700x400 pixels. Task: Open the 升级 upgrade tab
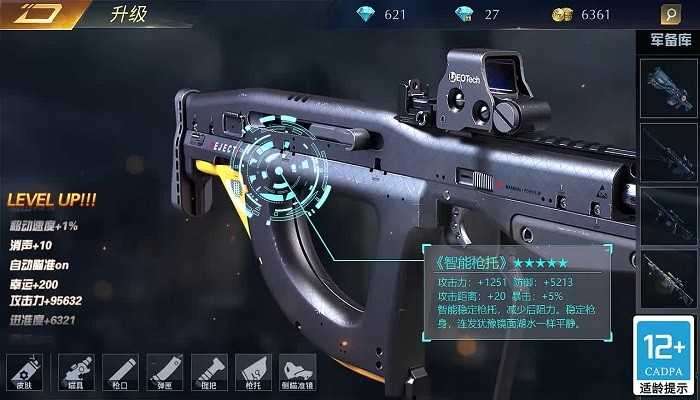tap(127, 15)
